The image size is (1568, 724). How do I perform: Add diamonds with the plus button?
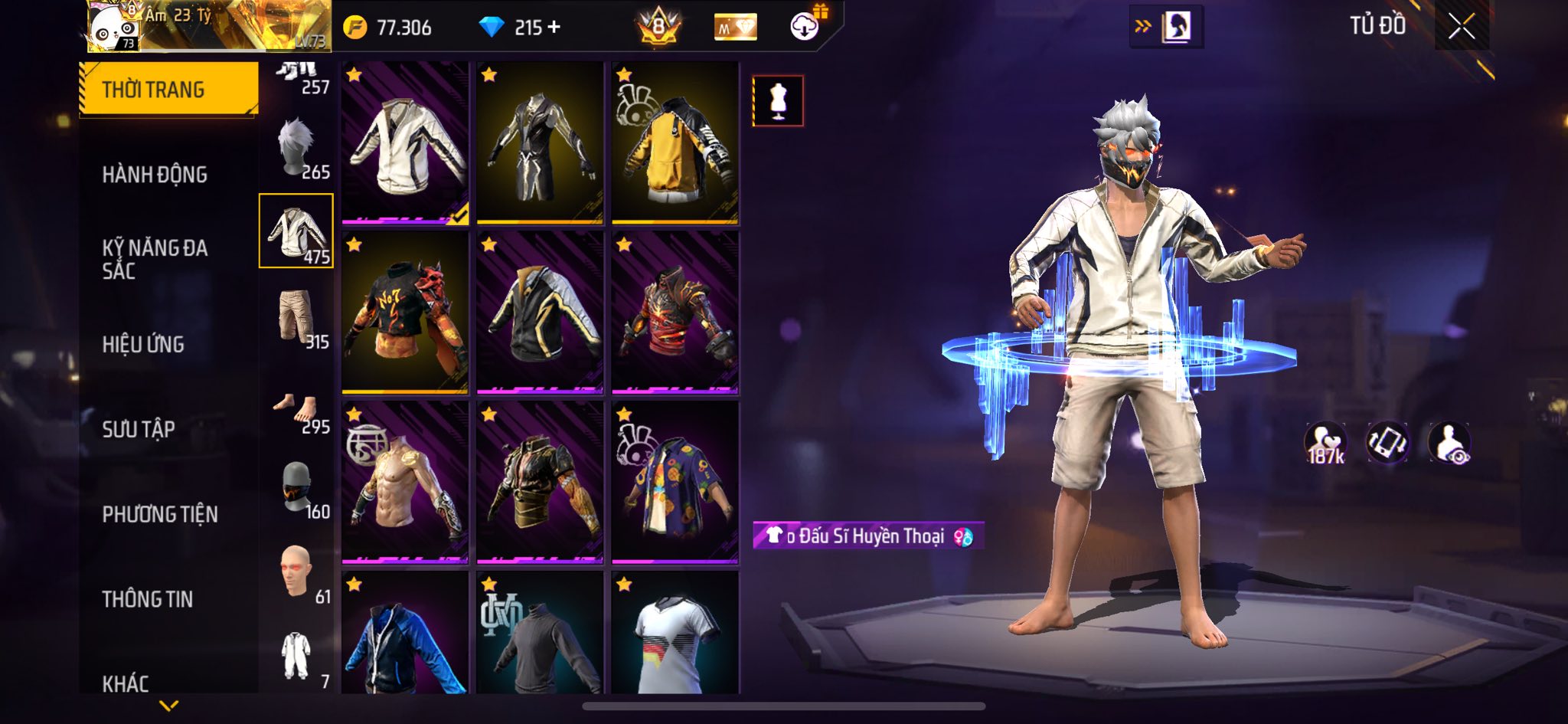[x=554, y=28]
